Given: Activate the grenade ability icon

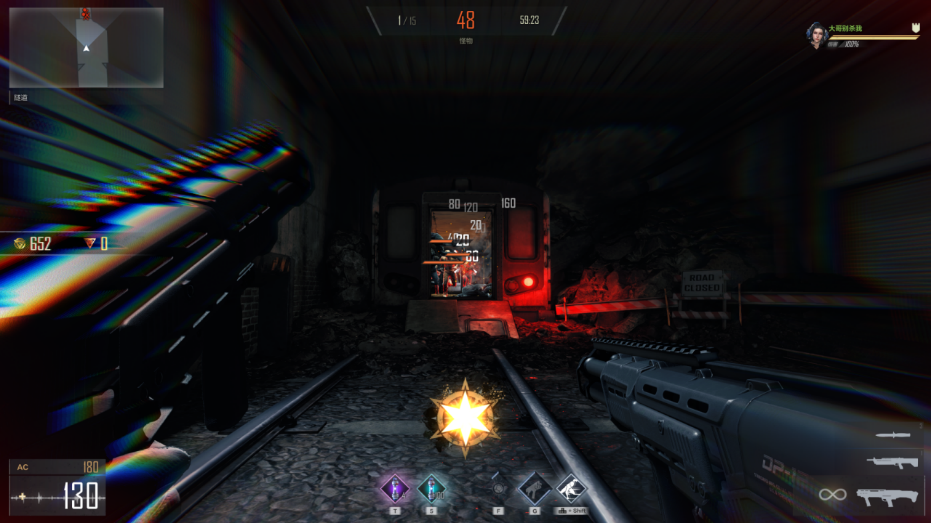Looking at the screenshot, I should 498,489.
